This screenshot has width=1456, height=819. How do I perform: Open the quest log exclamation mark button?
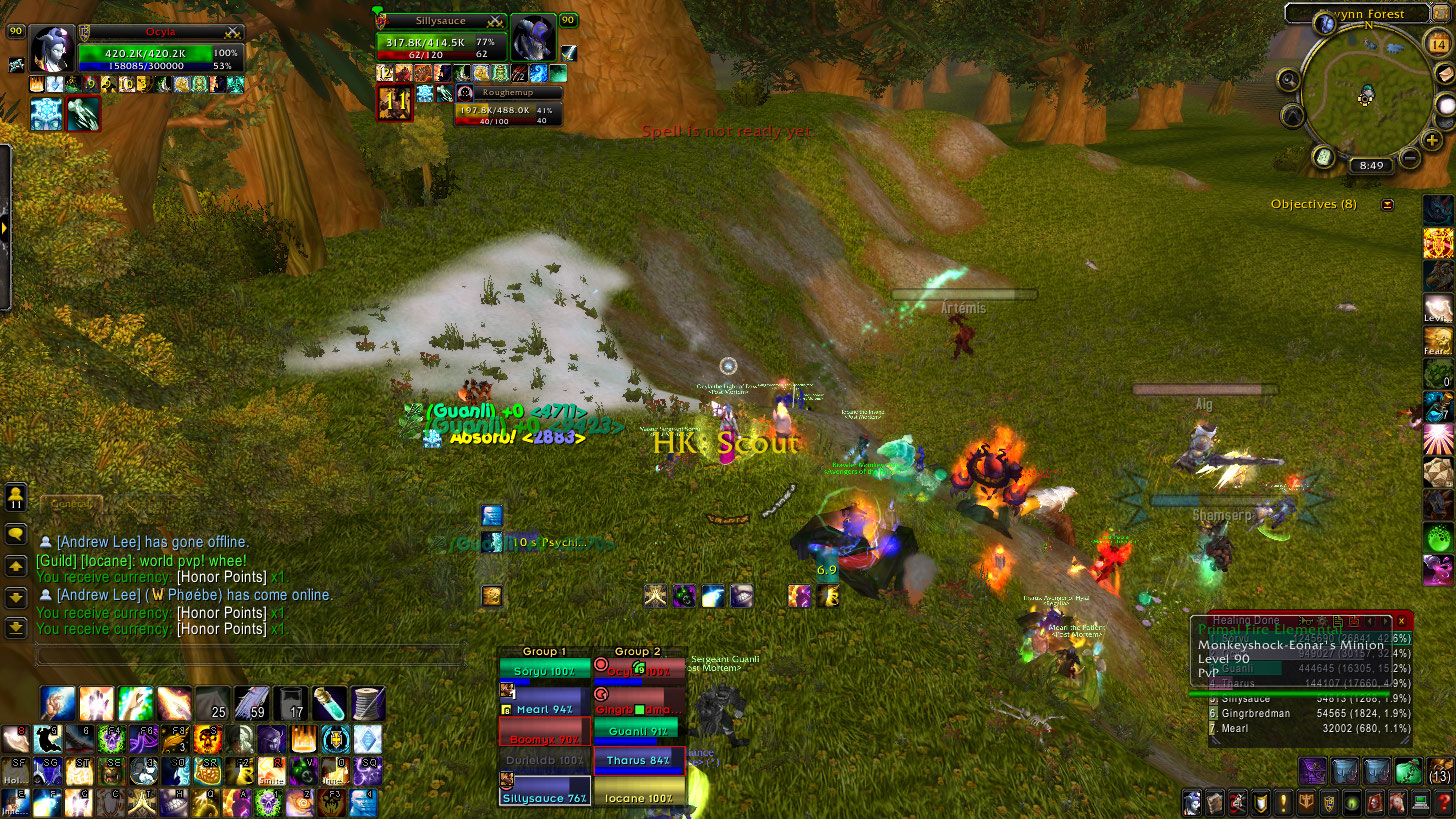pyautogui.click(x=1283, y=802)
